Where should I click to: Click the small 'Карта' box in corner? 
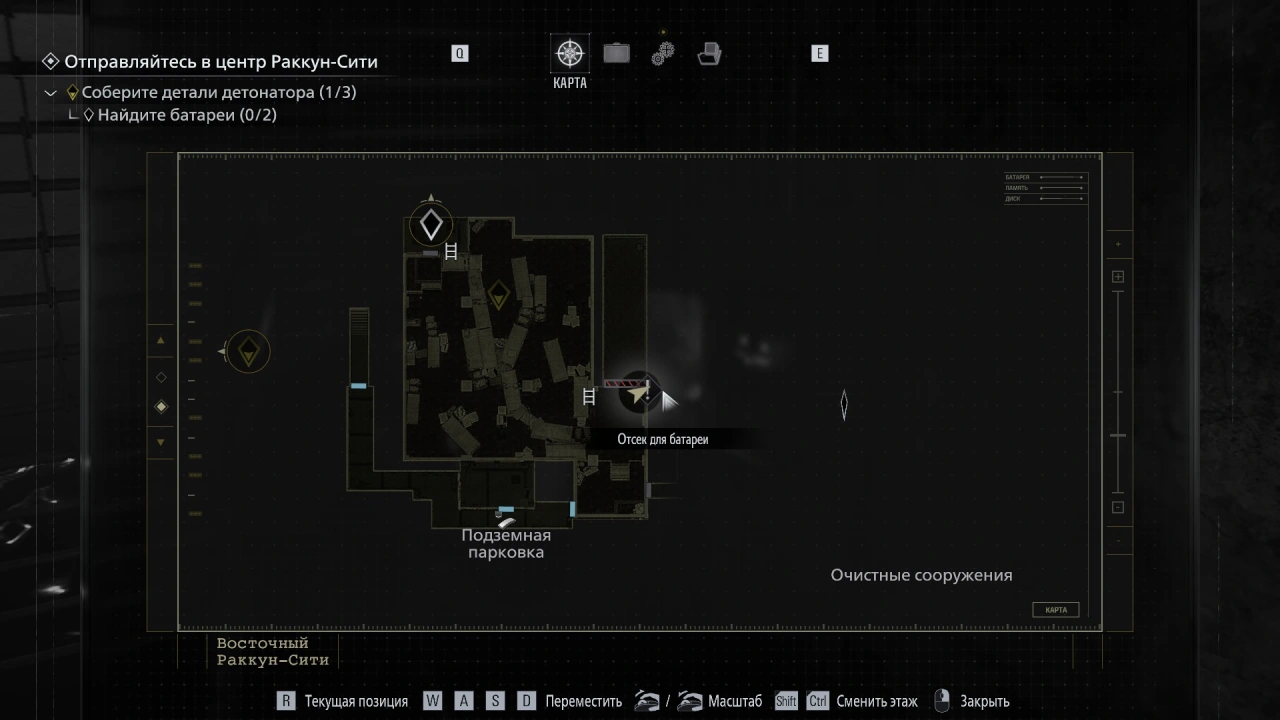click(x=1055, y=610)
